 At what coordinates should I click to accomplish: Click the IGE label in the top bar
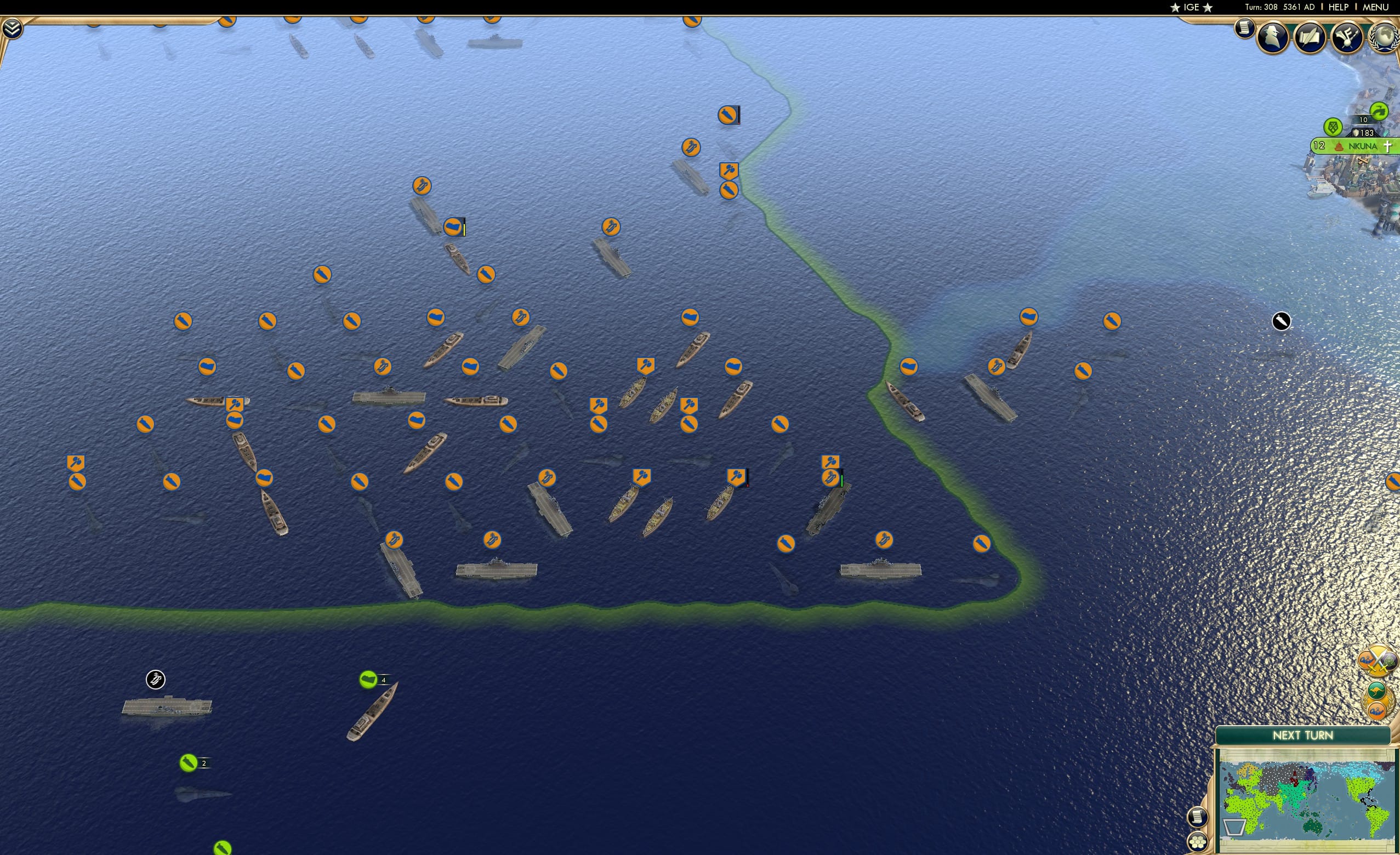click(1191, 7)
